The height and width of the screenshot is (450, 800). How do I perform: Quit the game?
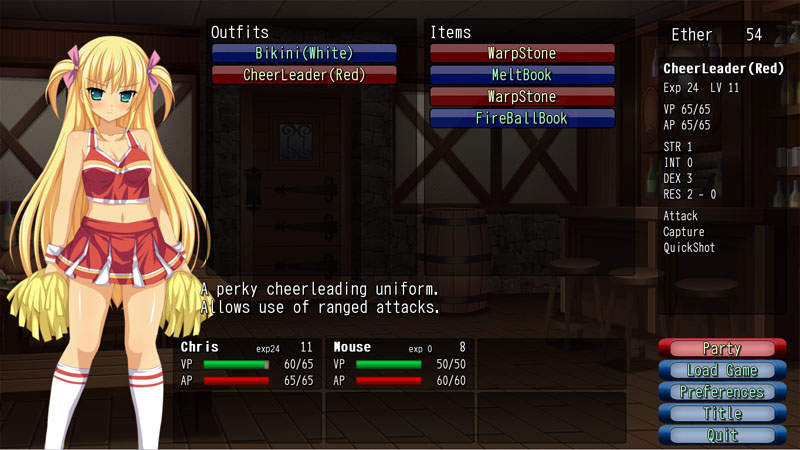[x=722, y=435]
